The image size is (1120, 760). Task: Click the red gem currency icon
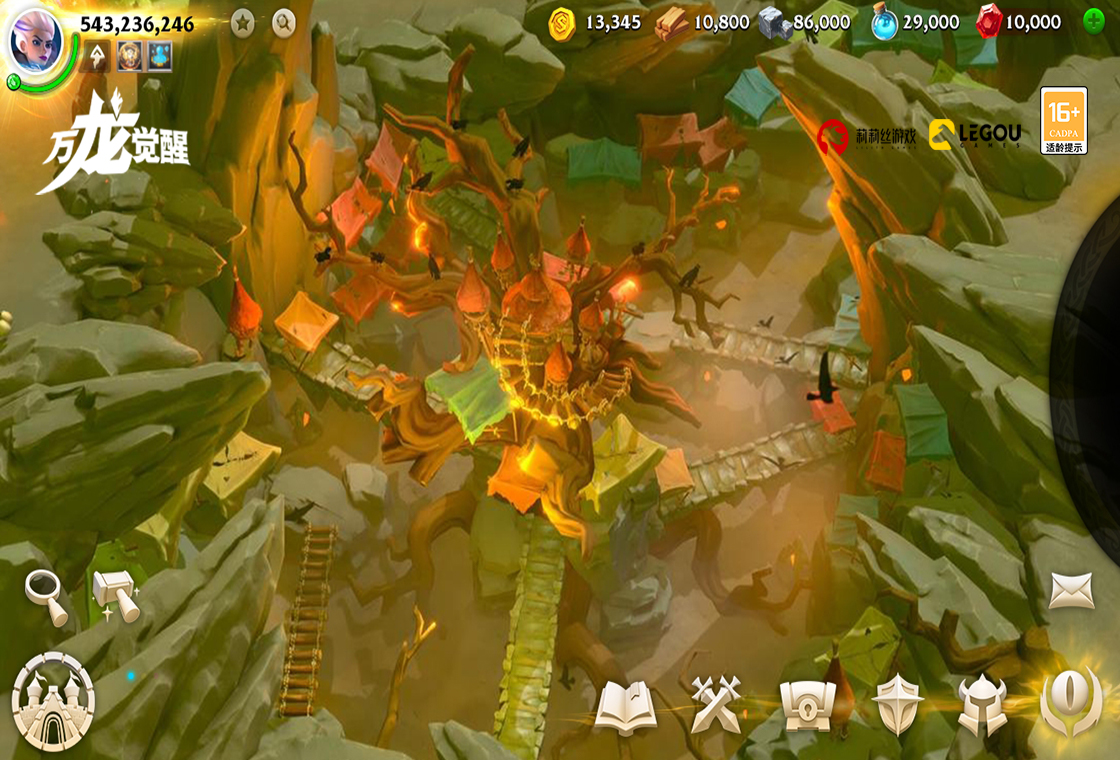tap(988, 22)
